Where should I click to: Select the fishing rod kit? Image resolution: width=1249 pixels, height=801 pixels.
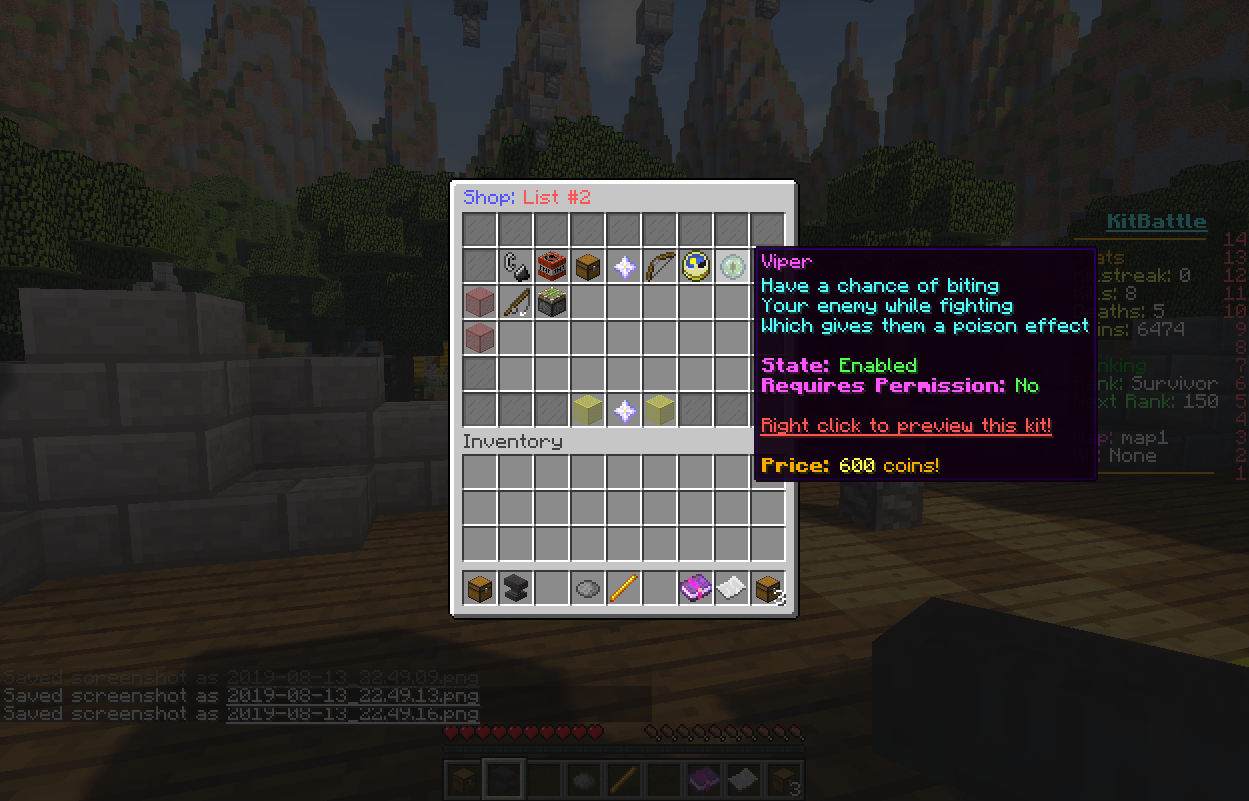point(516,302)
